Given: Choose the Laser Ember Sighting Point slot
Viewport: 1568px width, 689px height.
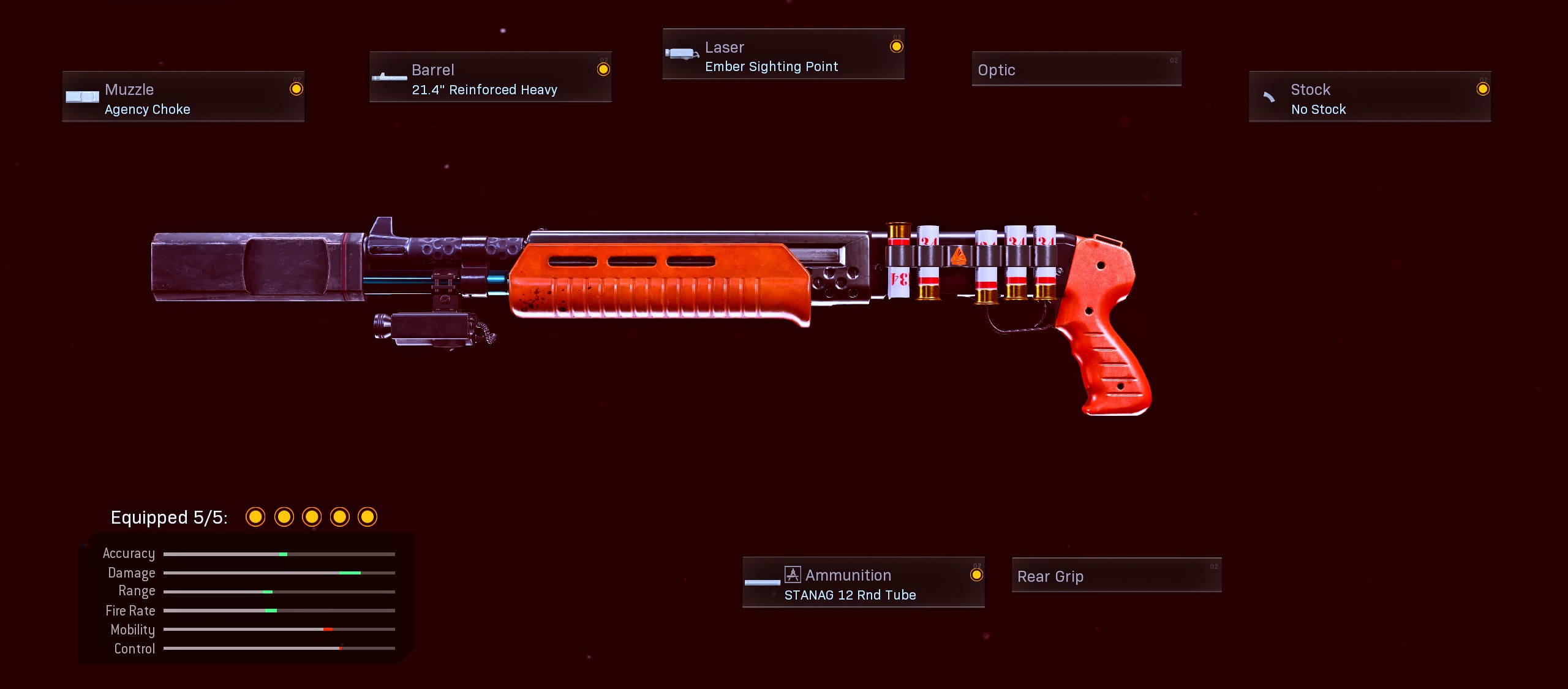Looking at the screenshot, I should (x=783, y=55).
